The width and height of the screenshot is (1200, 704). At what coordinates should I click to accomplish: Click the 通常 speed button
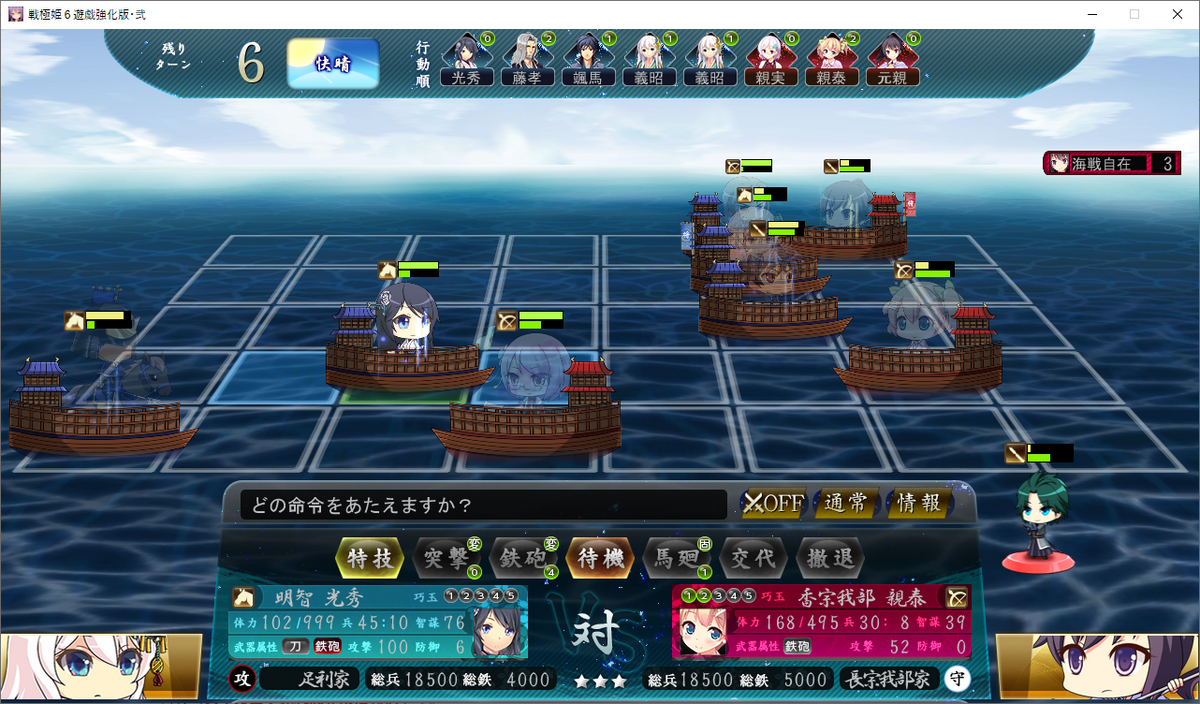(x=845, y=503)
